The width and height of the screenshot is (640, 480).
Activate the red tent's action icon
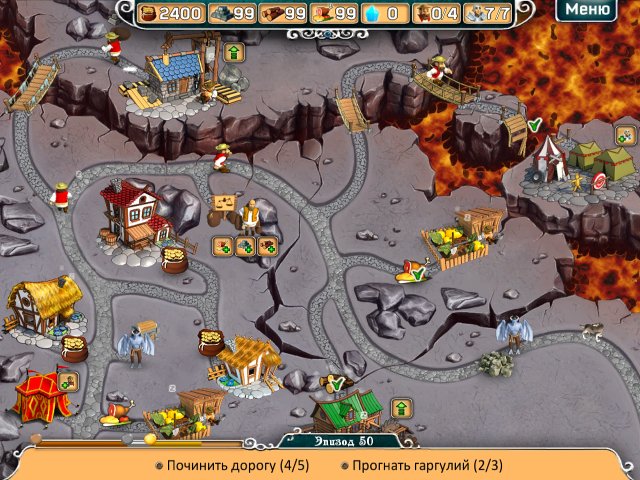coord(68,381)
